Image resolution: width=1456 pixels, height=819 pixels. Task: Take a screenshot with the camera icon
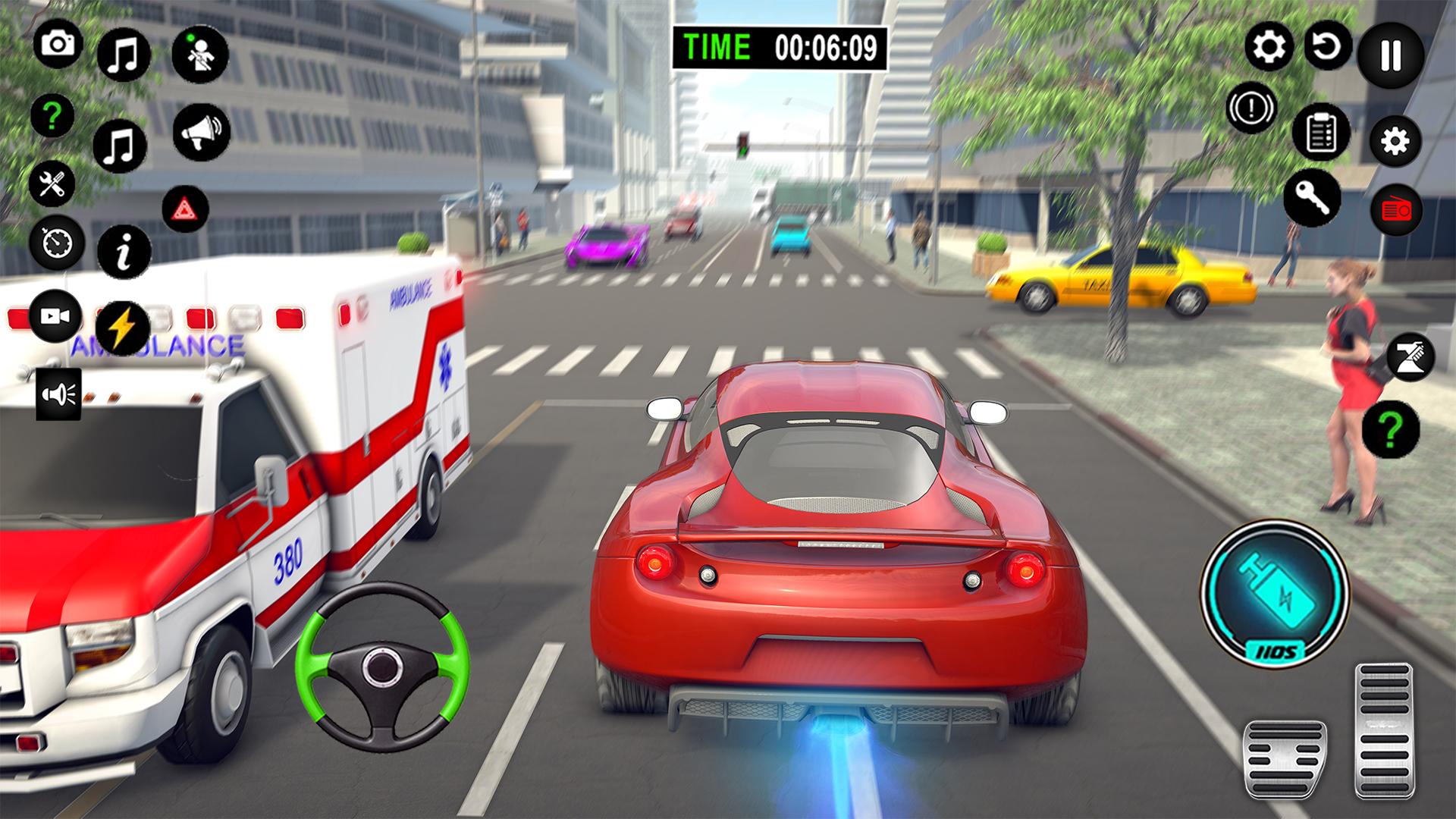coord(58,44)
